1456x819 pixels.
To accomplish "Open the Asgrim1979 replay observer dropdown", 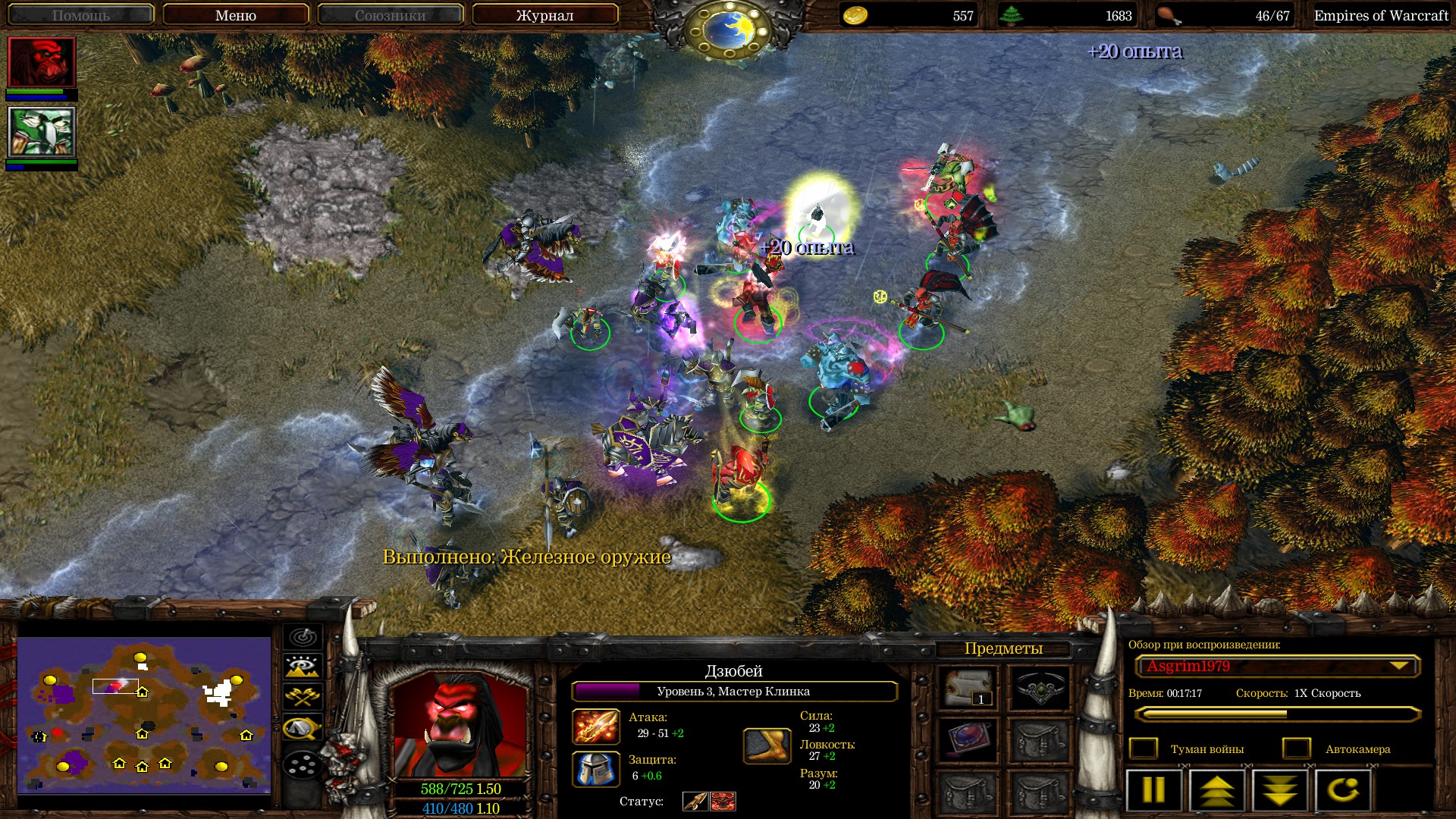I will [1277, 667].
